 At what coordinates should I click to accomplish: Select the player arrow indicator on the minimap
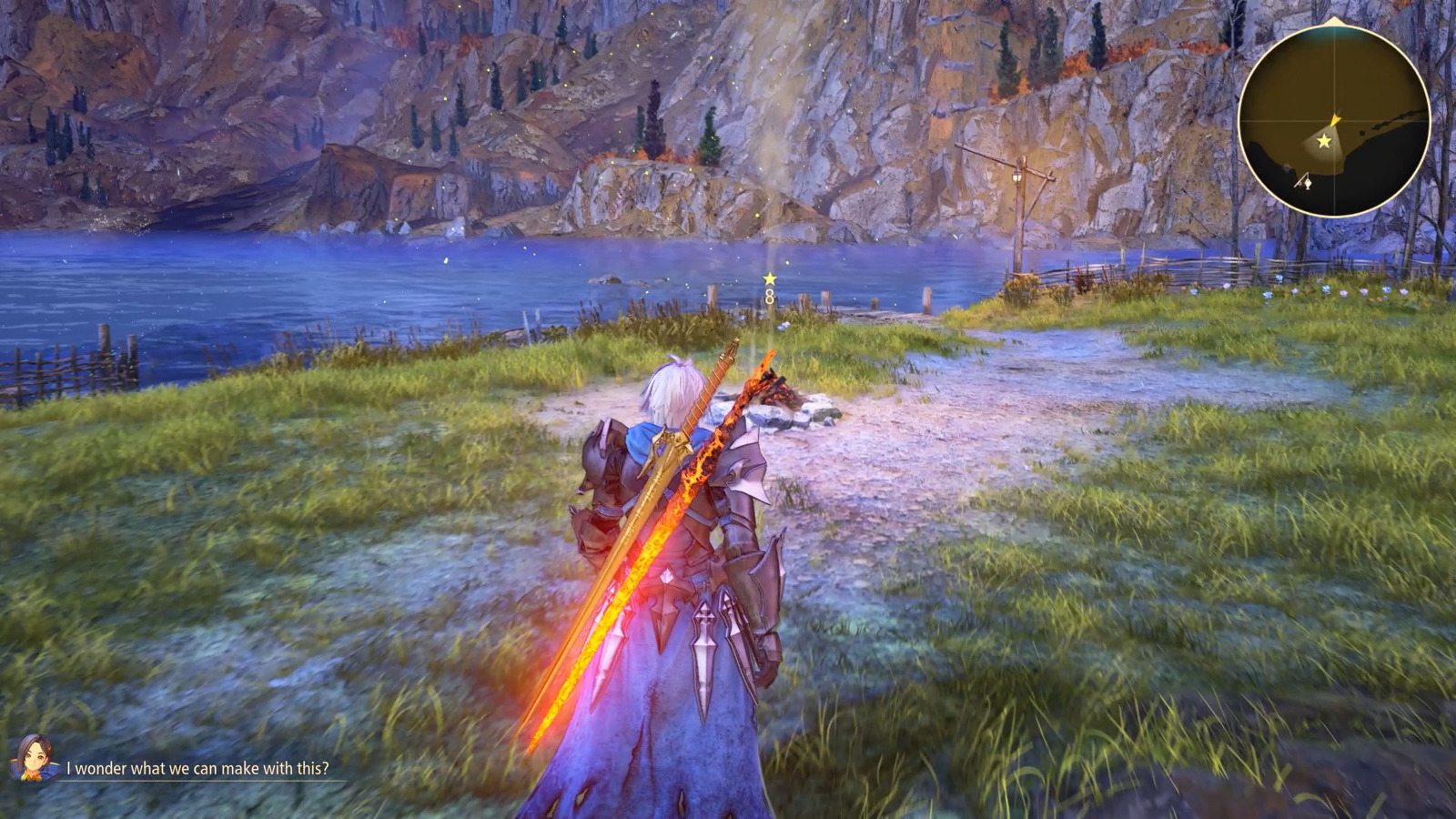coord(1335,120)
